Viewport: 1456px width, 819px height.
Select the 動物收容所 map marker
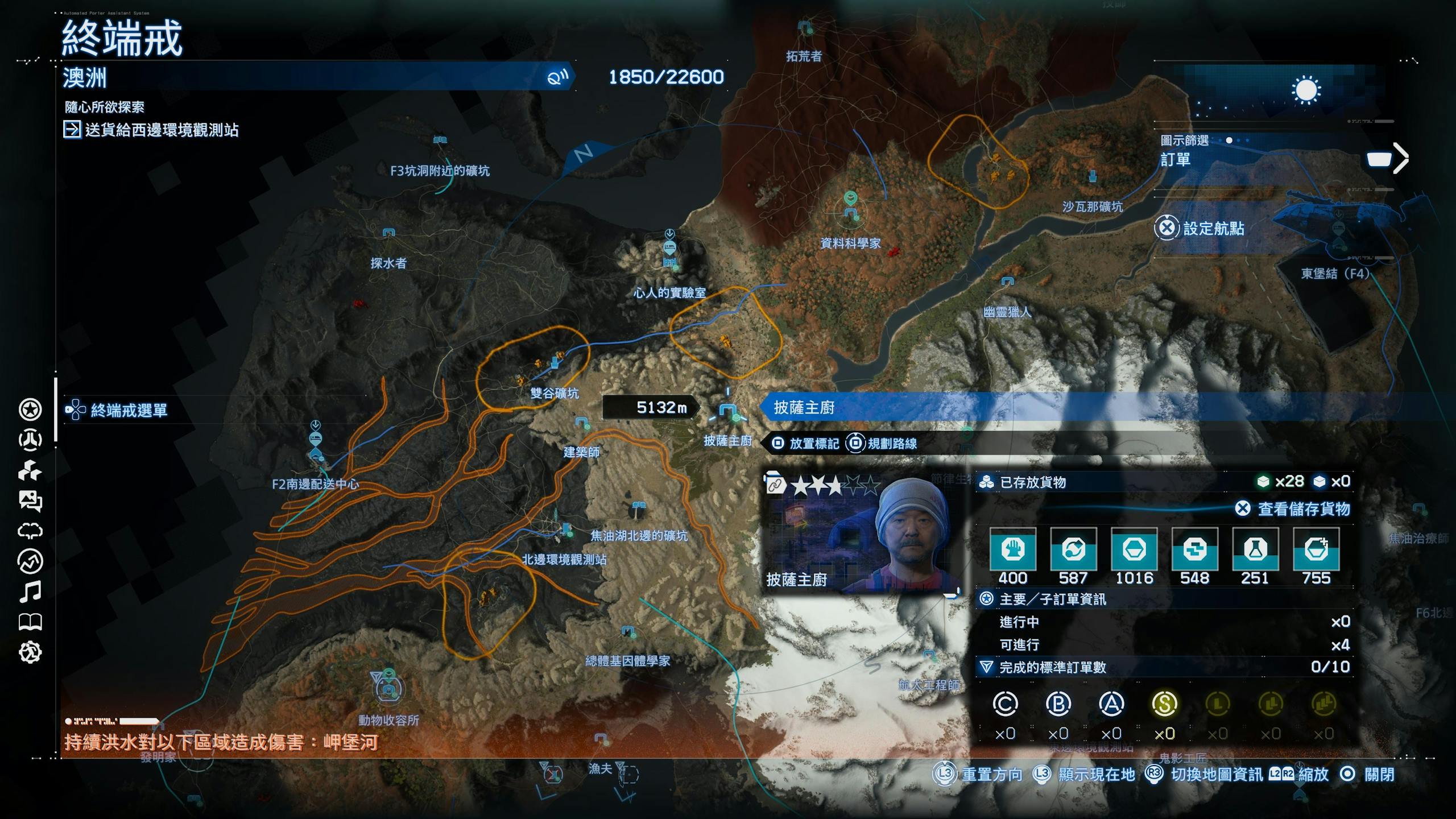pos(388,687)
